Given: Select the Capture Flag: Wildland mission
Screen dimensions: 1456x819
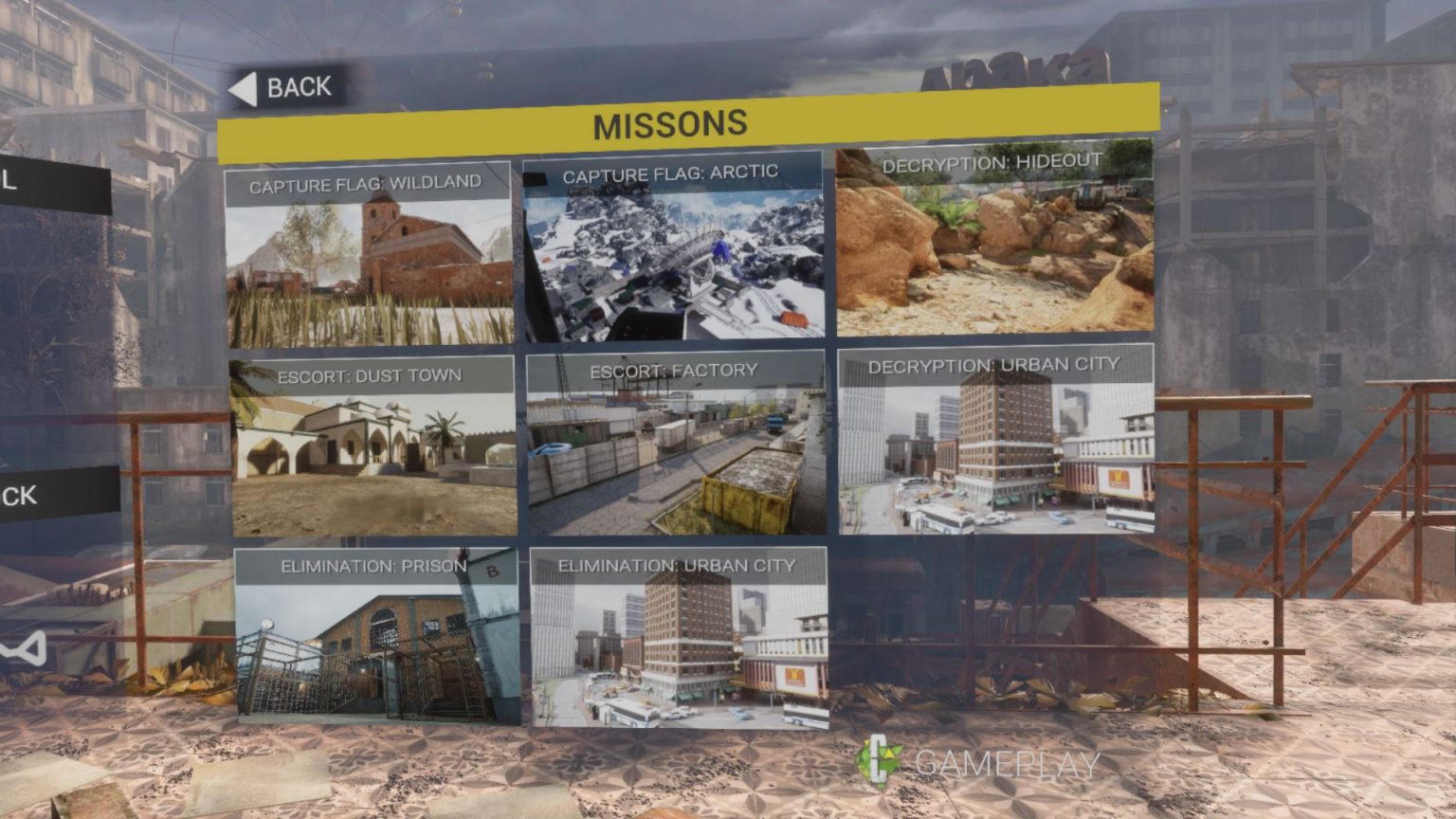Looking at the screenshot, I should [x=369, y=254].
